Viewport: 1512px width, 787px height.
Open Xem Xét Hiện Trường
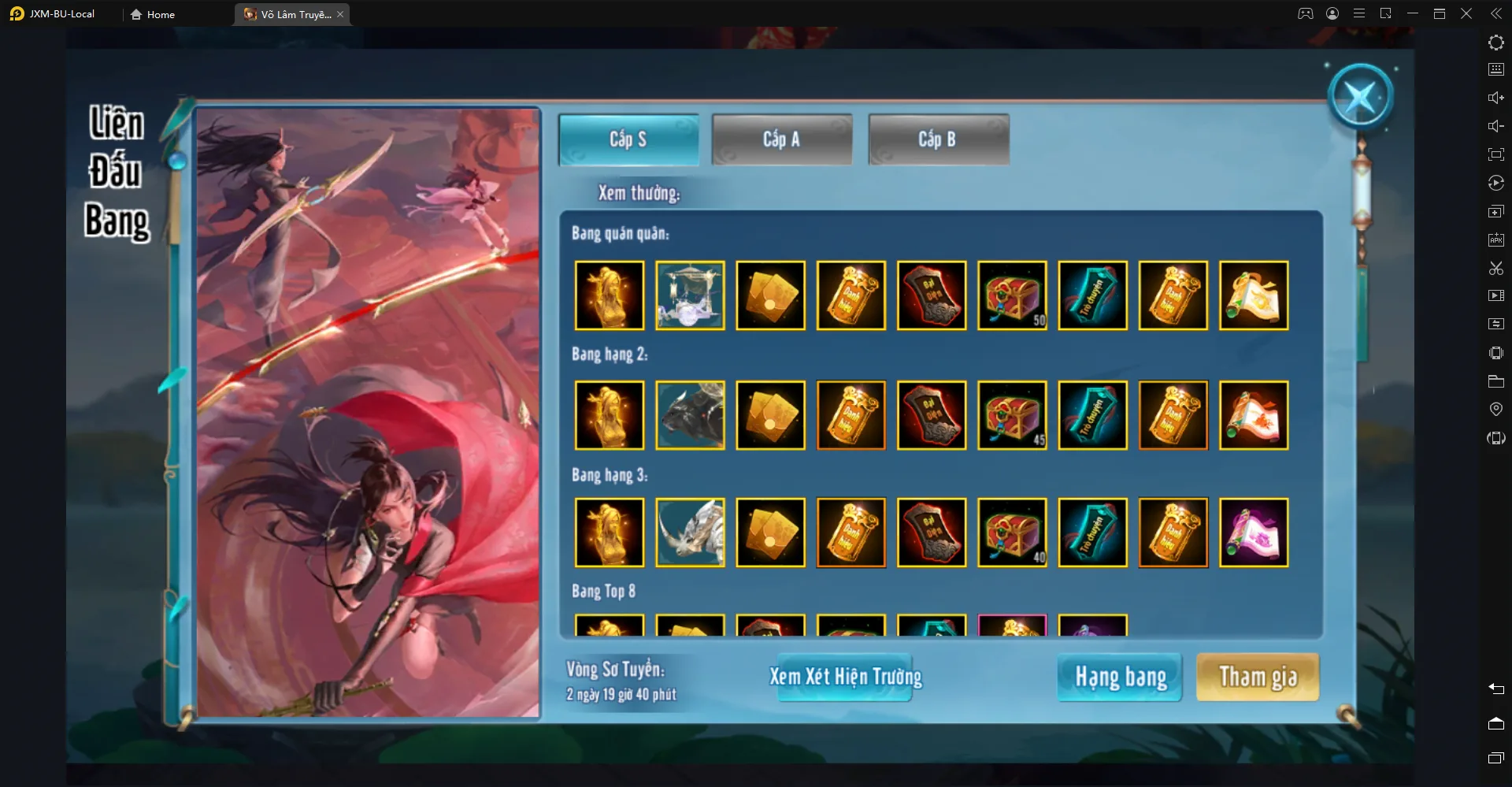click(x=845, y=677)
